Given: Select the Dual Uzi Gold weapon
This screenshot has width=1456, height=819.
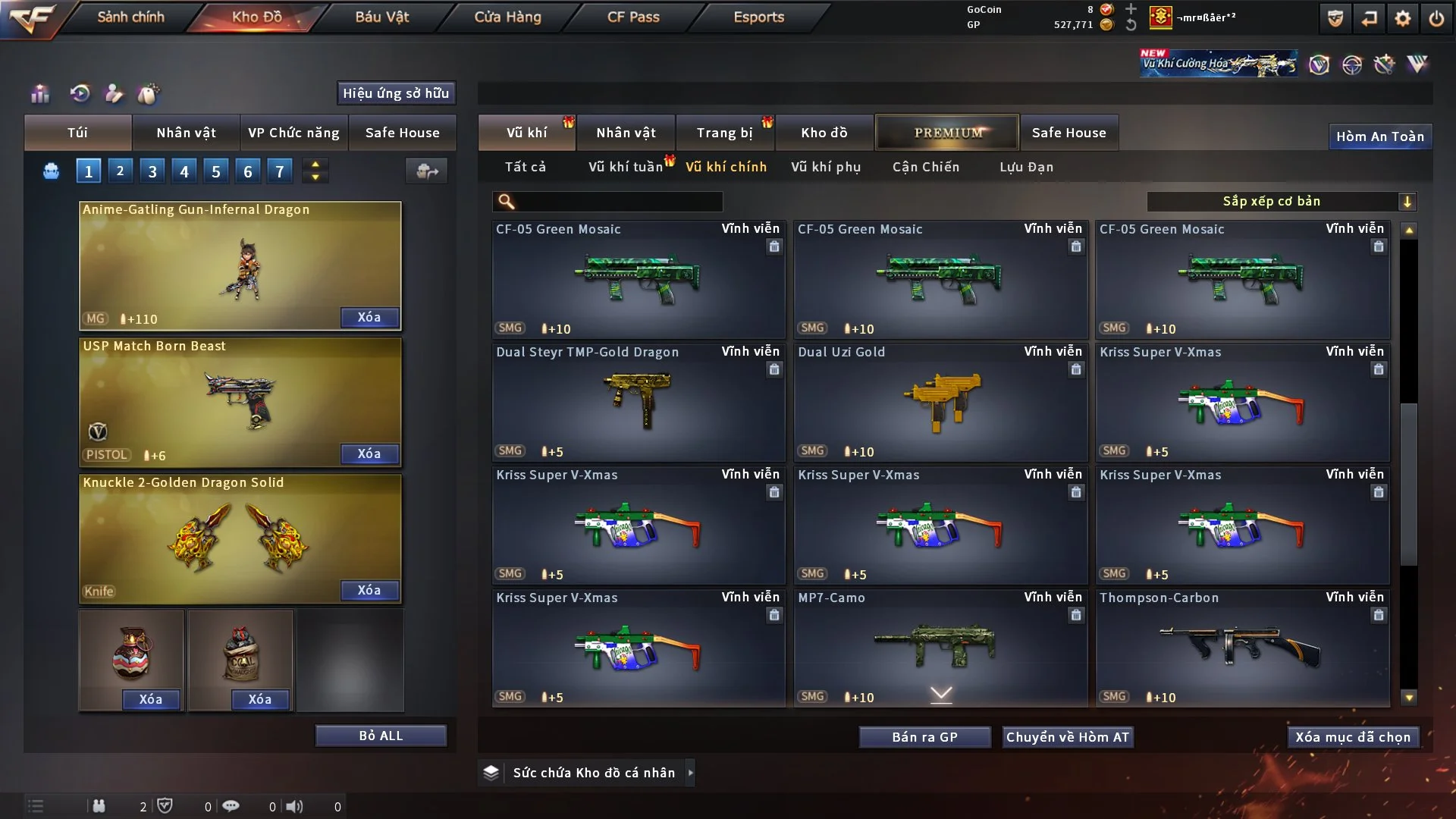Looking at the screenshot, I should tap(940, 403).
